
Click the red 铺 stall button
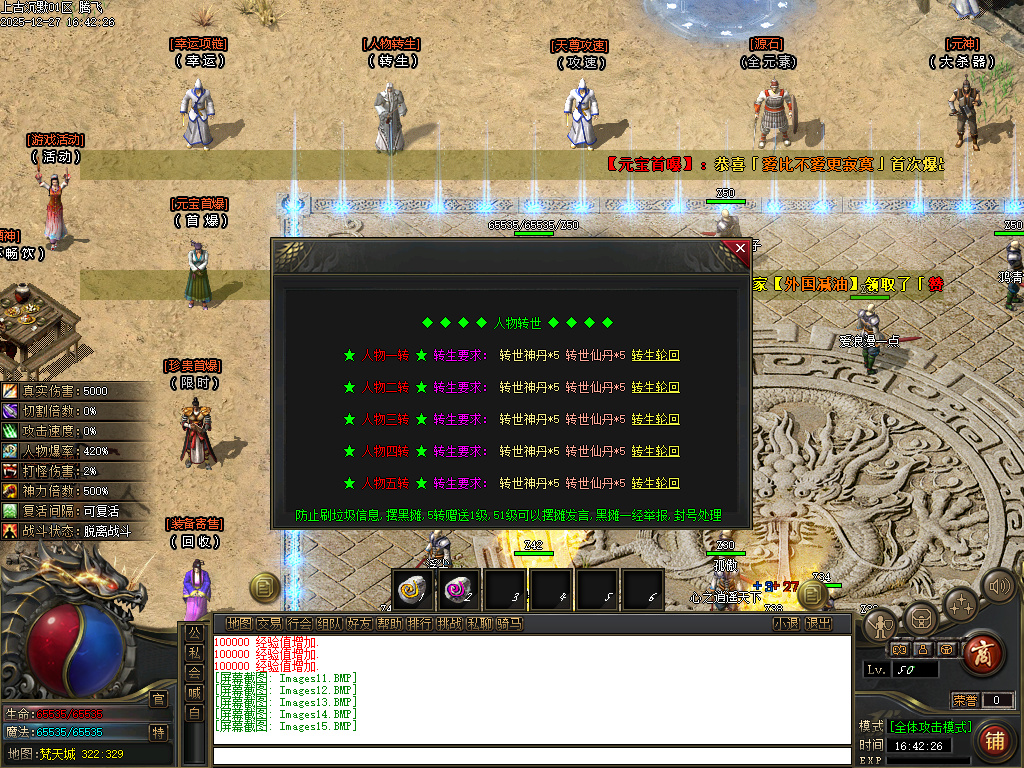pos(994,741)
